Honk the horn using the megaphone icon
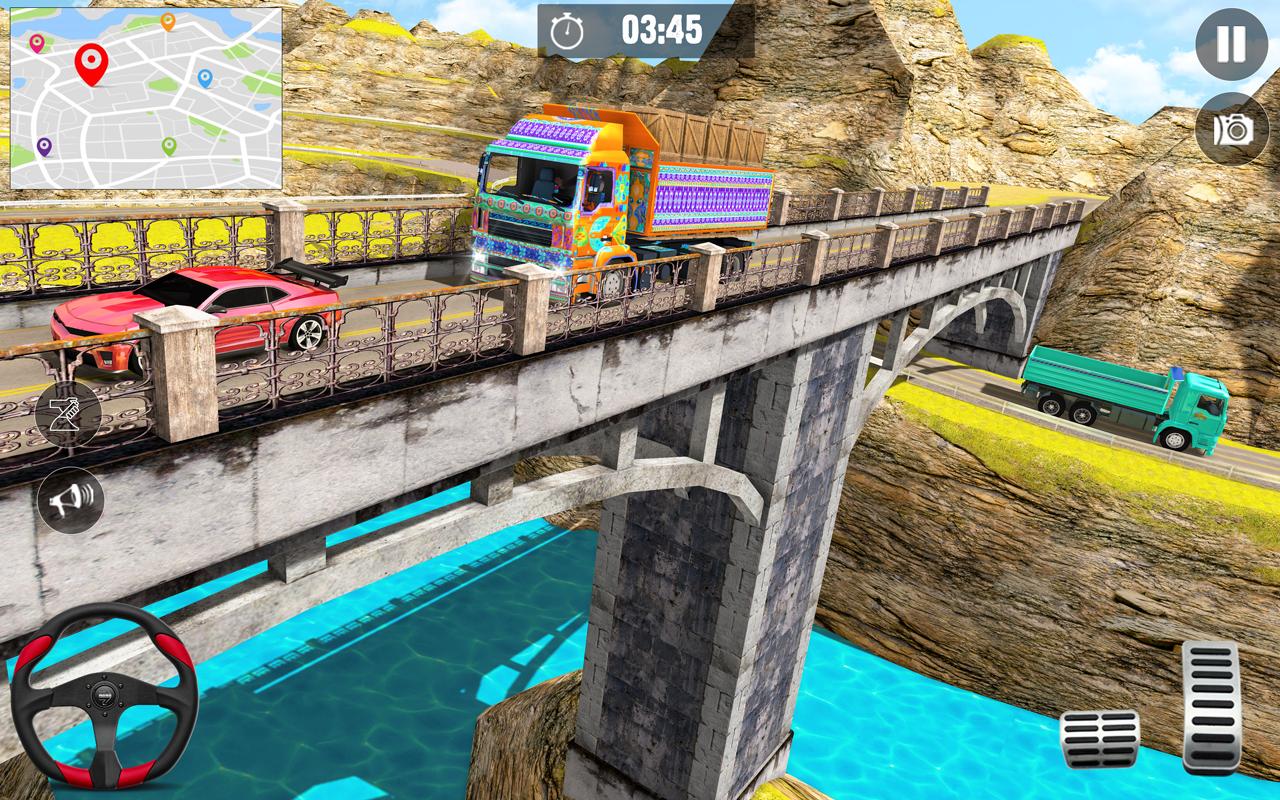Viewport: 1280px width, 800px height. tap(70, 500)
